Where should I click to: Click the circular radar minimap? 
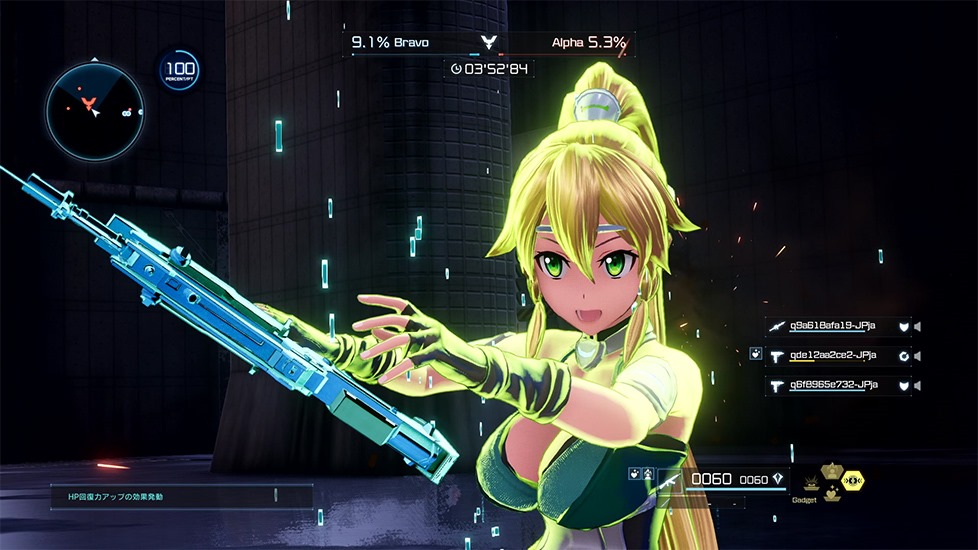94,110
